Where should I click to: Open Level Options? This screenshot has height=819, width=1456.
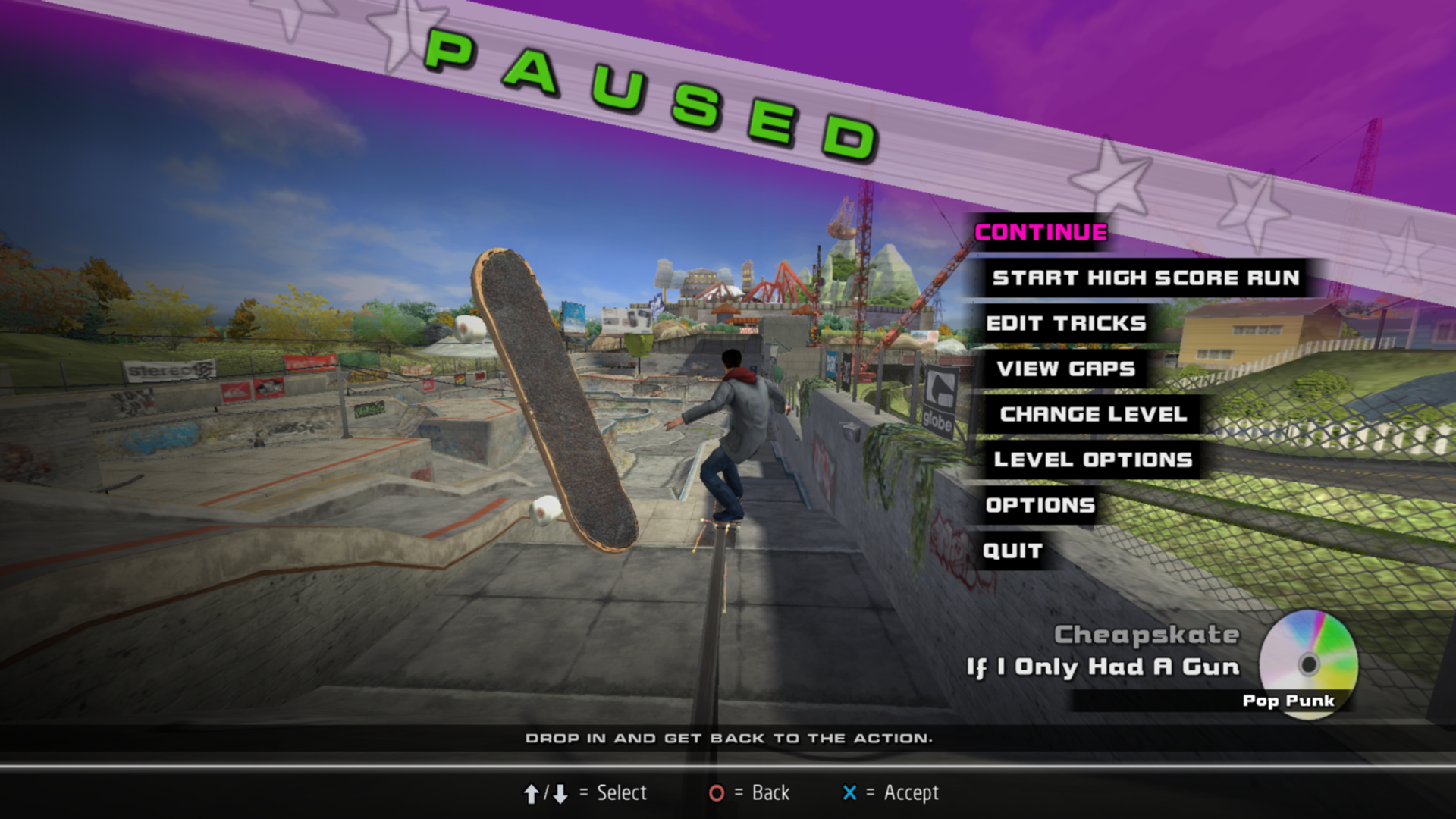tap(1093, 460)
